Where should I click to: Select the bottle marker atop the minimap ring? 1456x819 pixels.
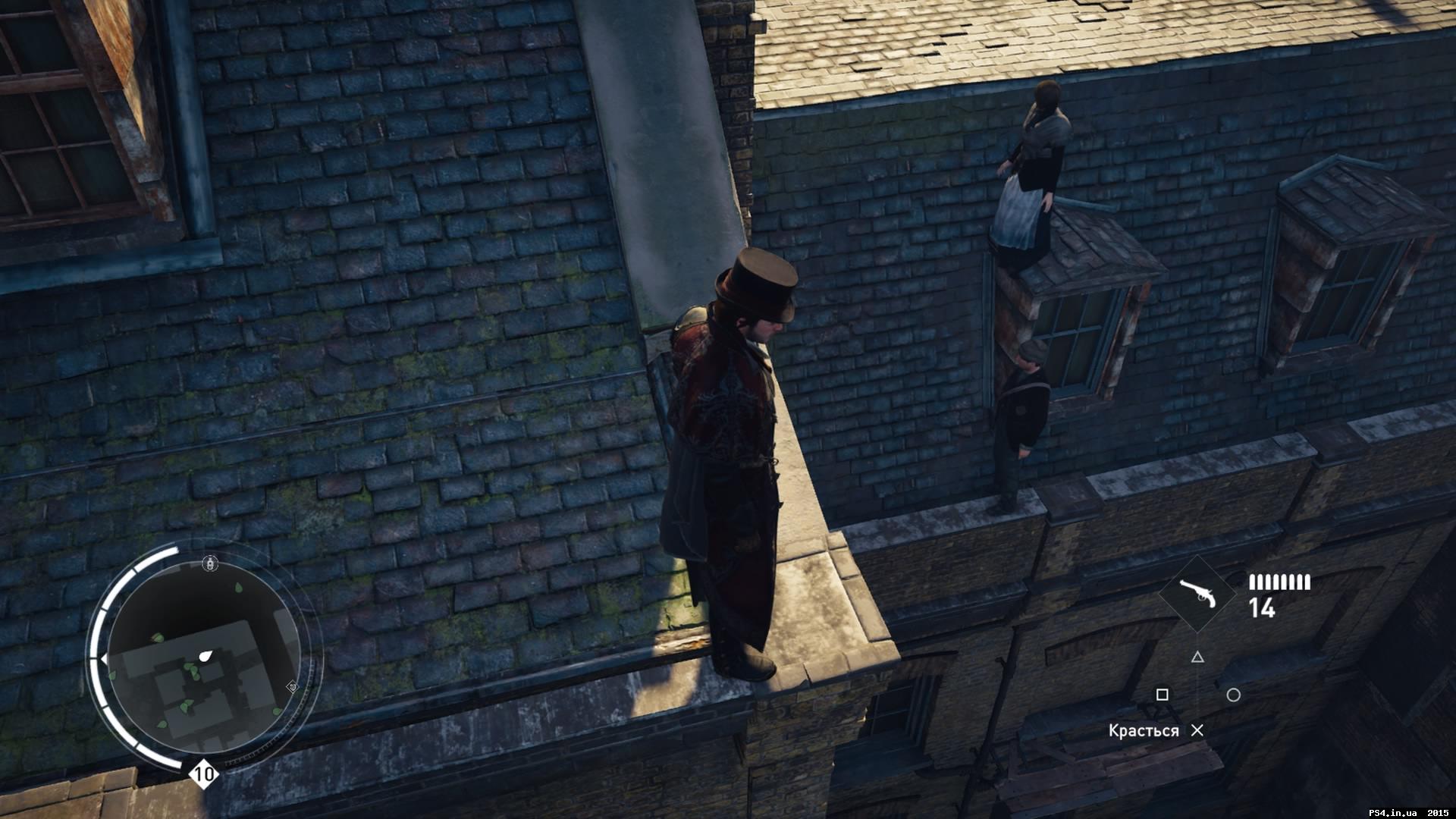[x=210, y=563]
